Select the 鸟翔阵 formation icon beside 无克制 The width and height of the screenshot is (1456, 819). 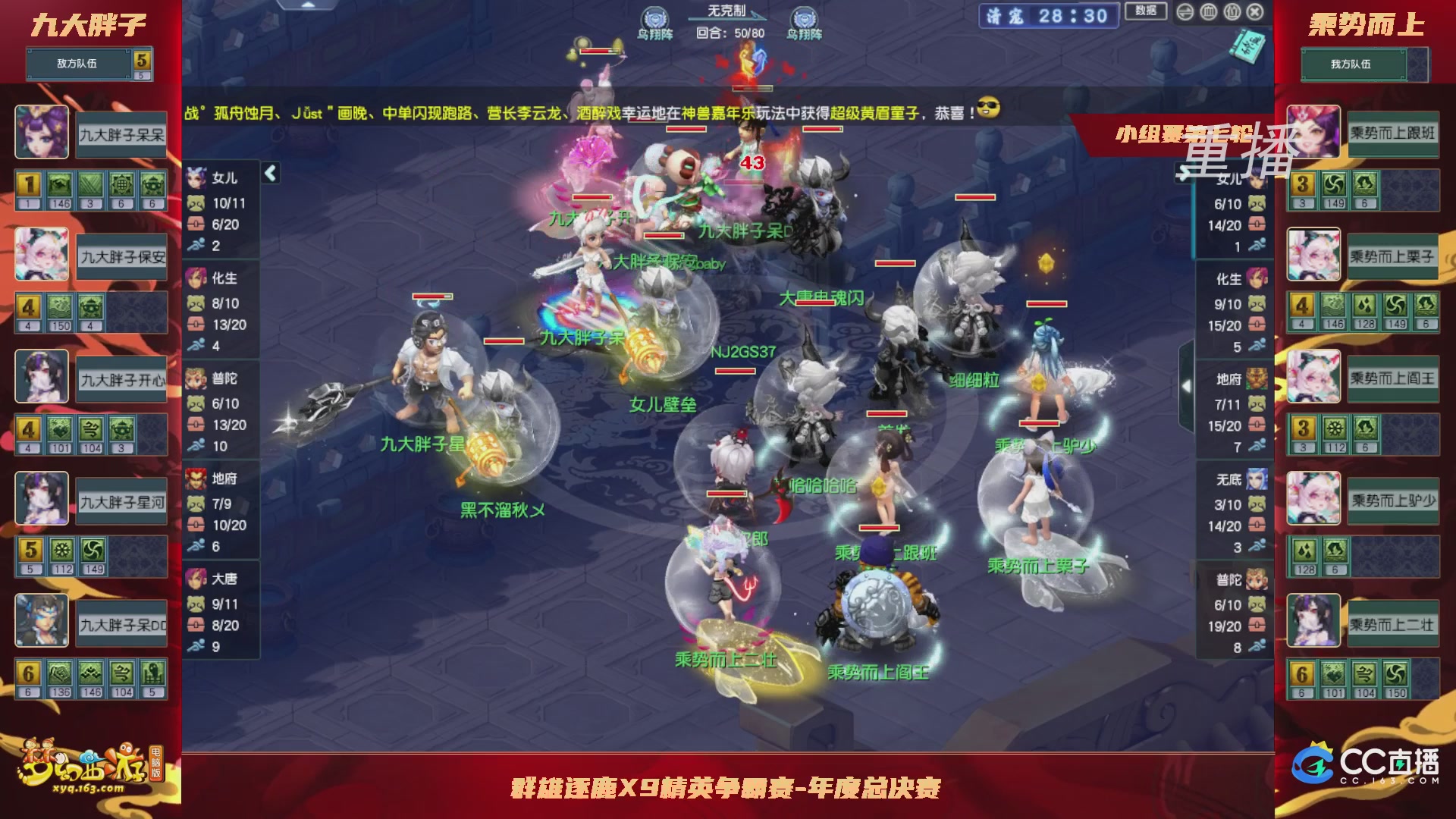coord(654,16)
